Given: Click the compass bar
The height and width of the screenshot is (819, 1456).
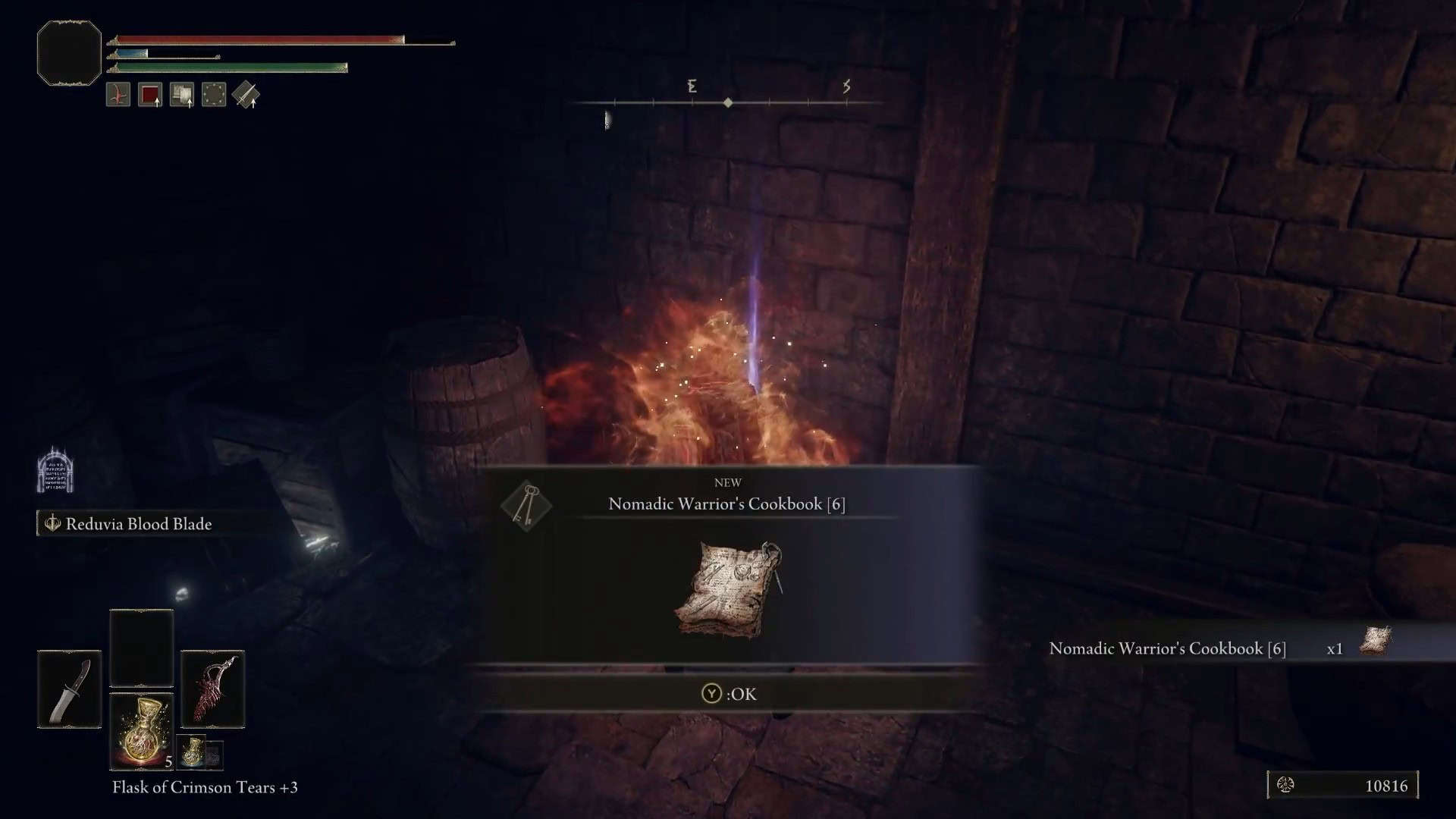Looking at the screenshot, I should coord(728,102).
